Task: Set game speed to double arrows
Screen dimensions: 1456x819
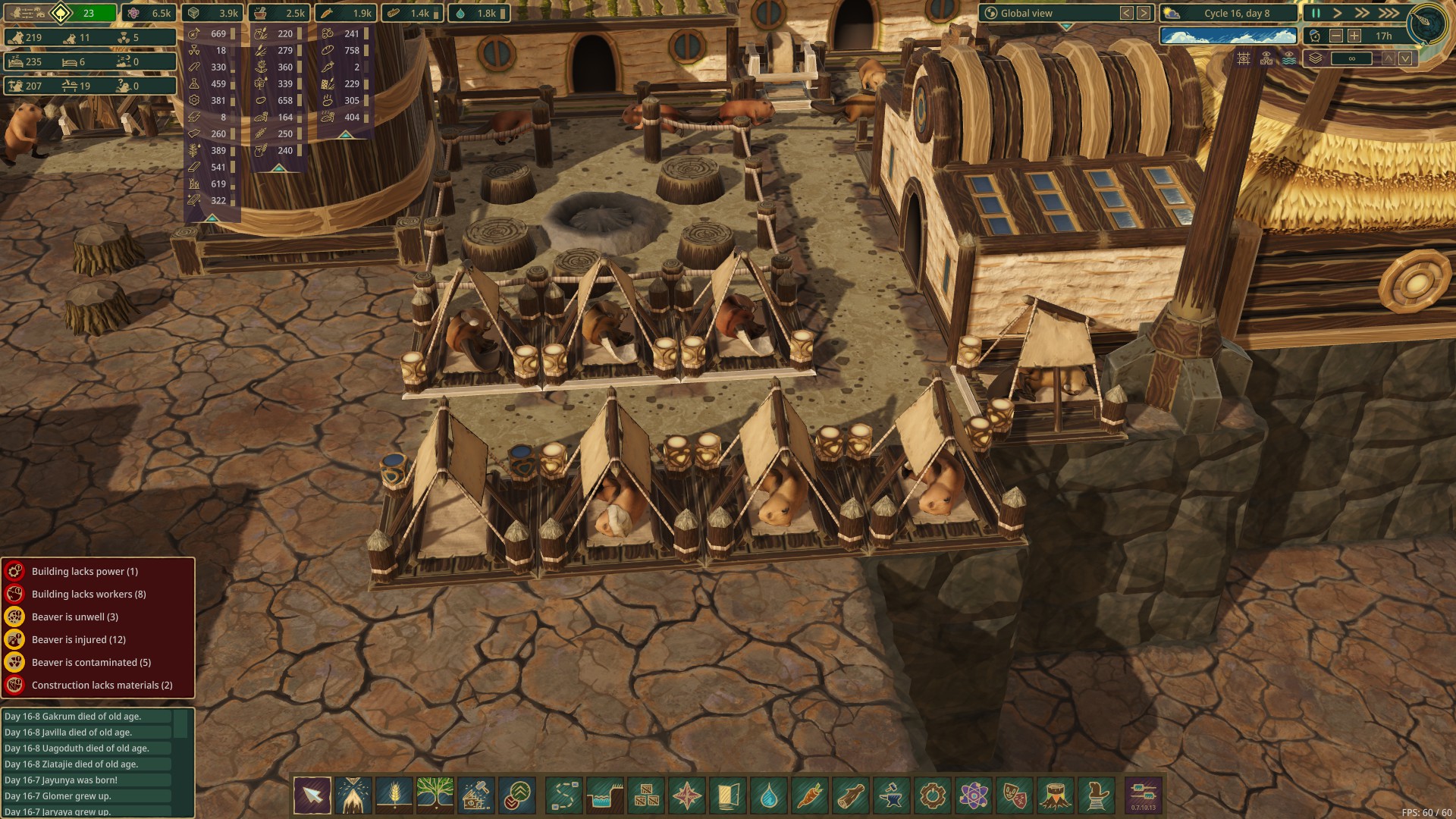Action: point(1362,13)
